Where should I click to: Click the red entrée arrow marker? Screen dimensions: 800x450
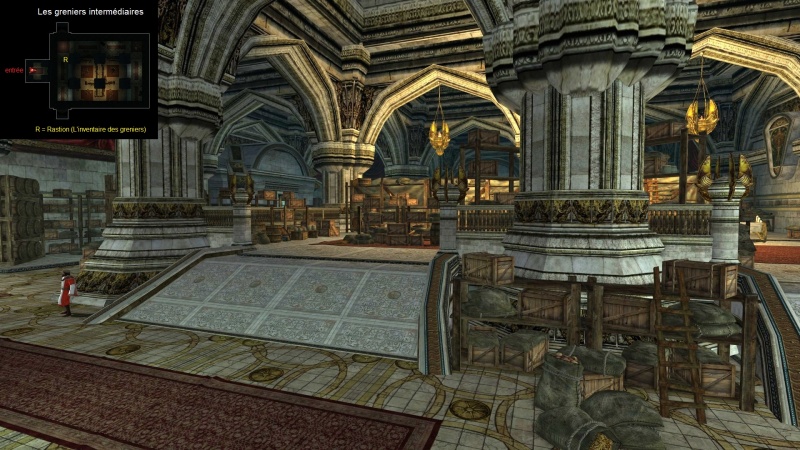tap(33, 70)
